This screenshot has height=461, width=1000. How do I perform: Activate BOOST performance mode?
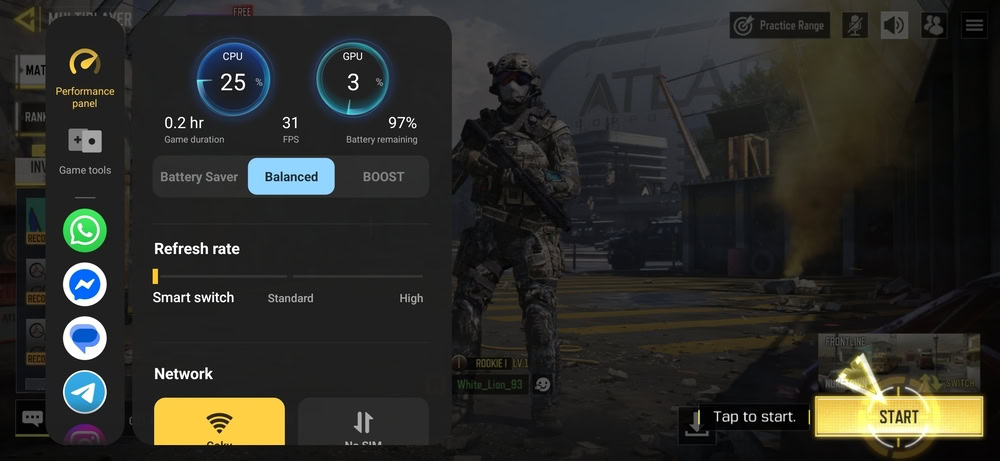(383, 177)
